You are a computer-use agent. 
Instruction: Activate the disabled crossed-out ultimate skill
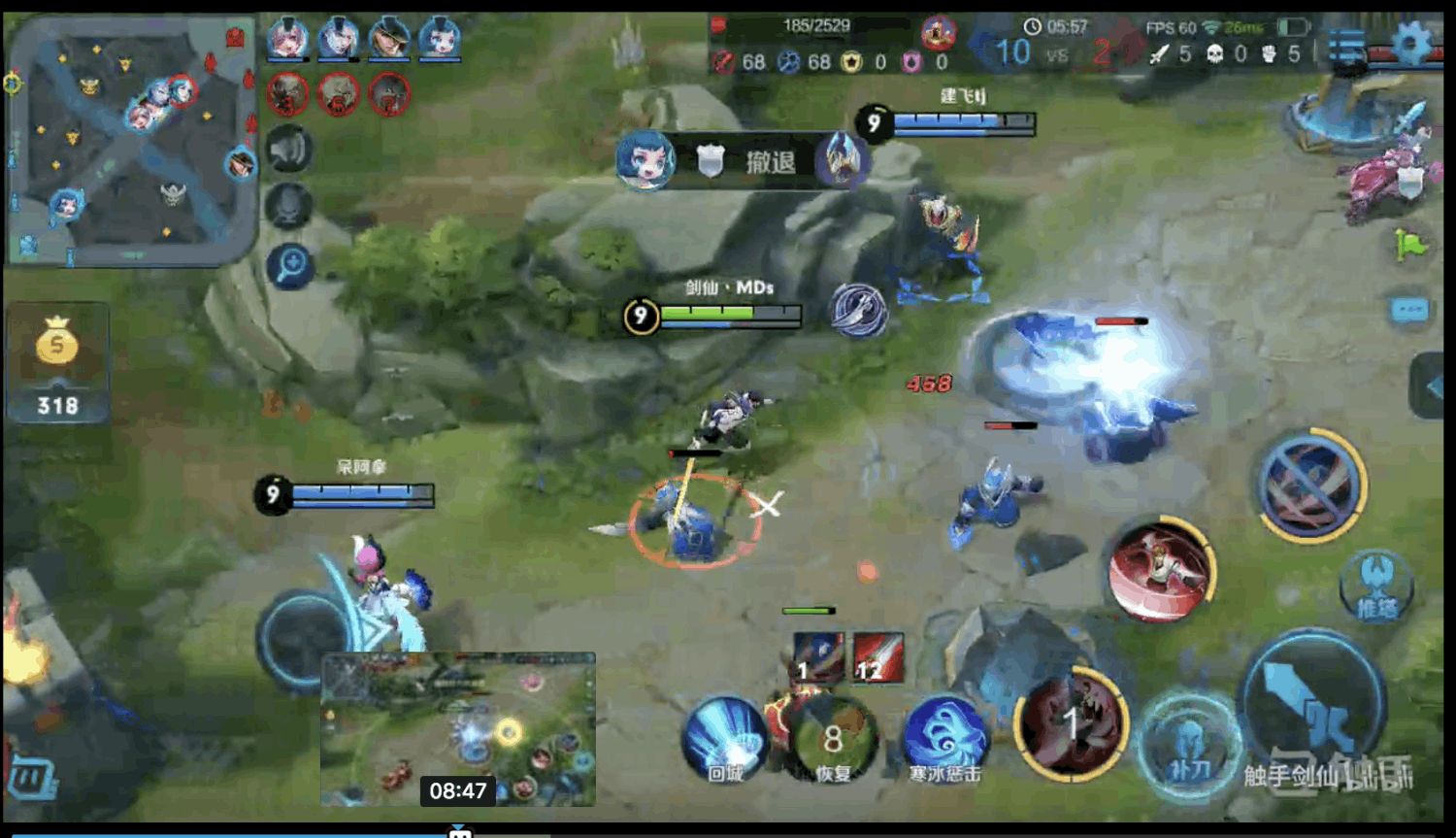click(1311, 485)
